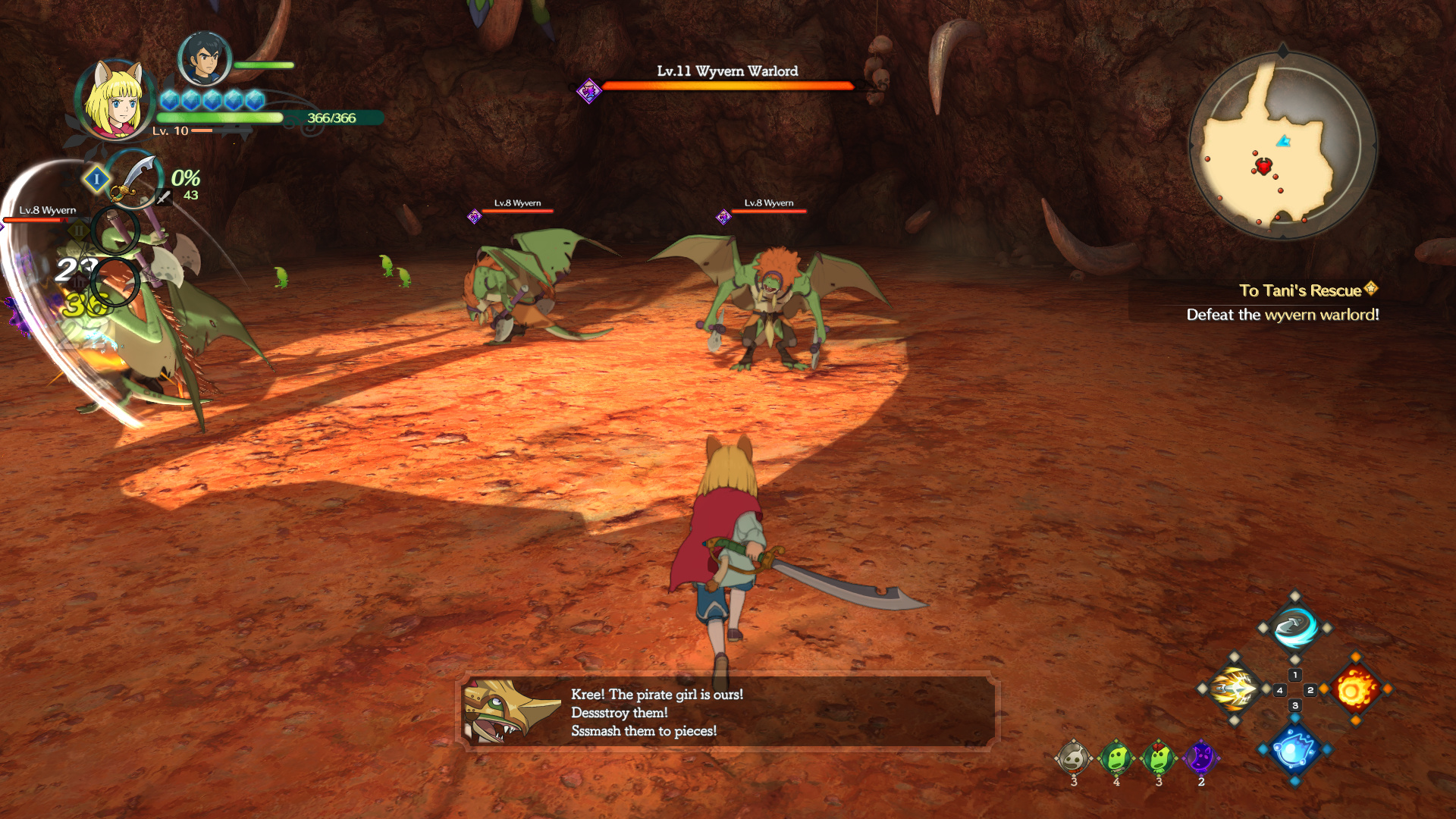
Task: Select the grey higgledy group icon
Action: click(x=1074, y=758)
